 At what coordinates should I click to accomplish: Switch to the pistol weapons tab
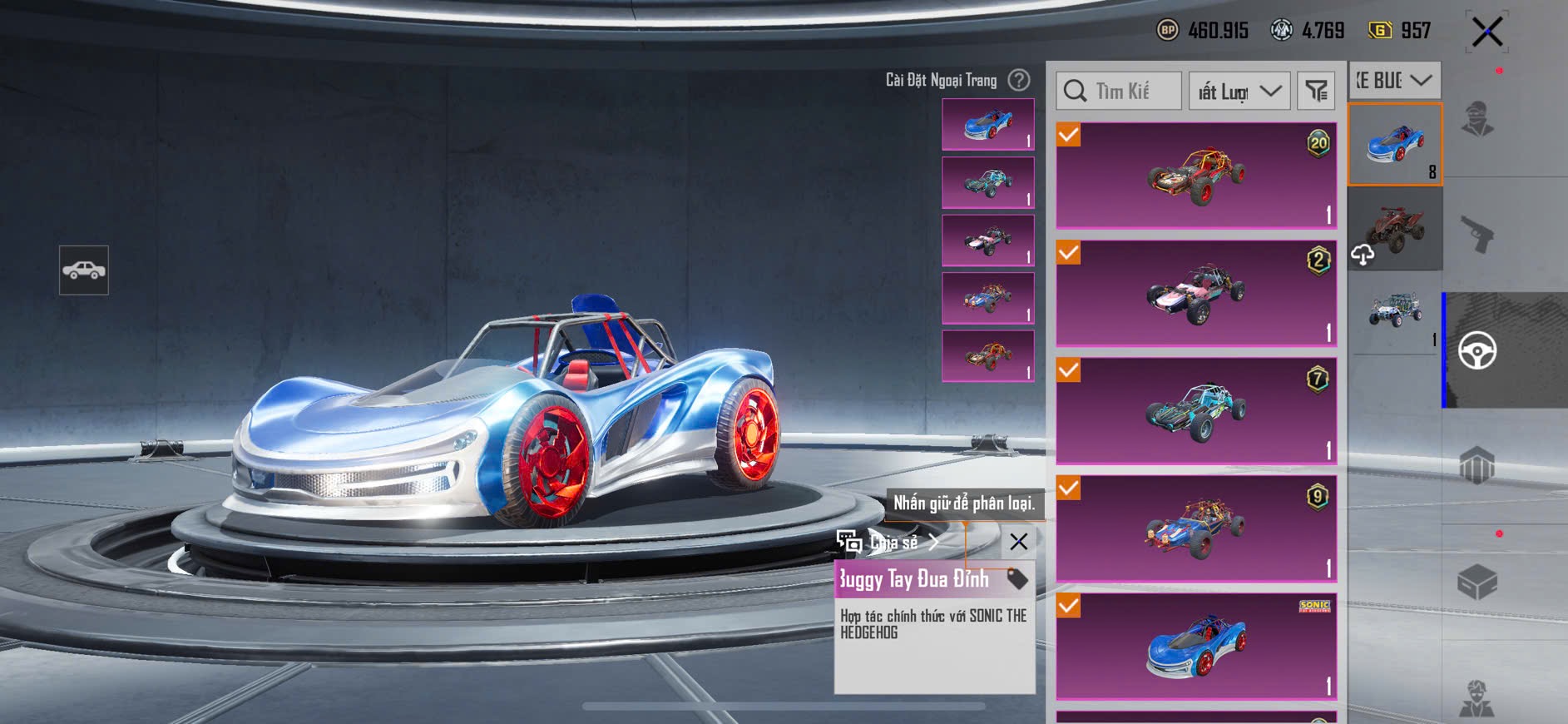click(1477, 234)
